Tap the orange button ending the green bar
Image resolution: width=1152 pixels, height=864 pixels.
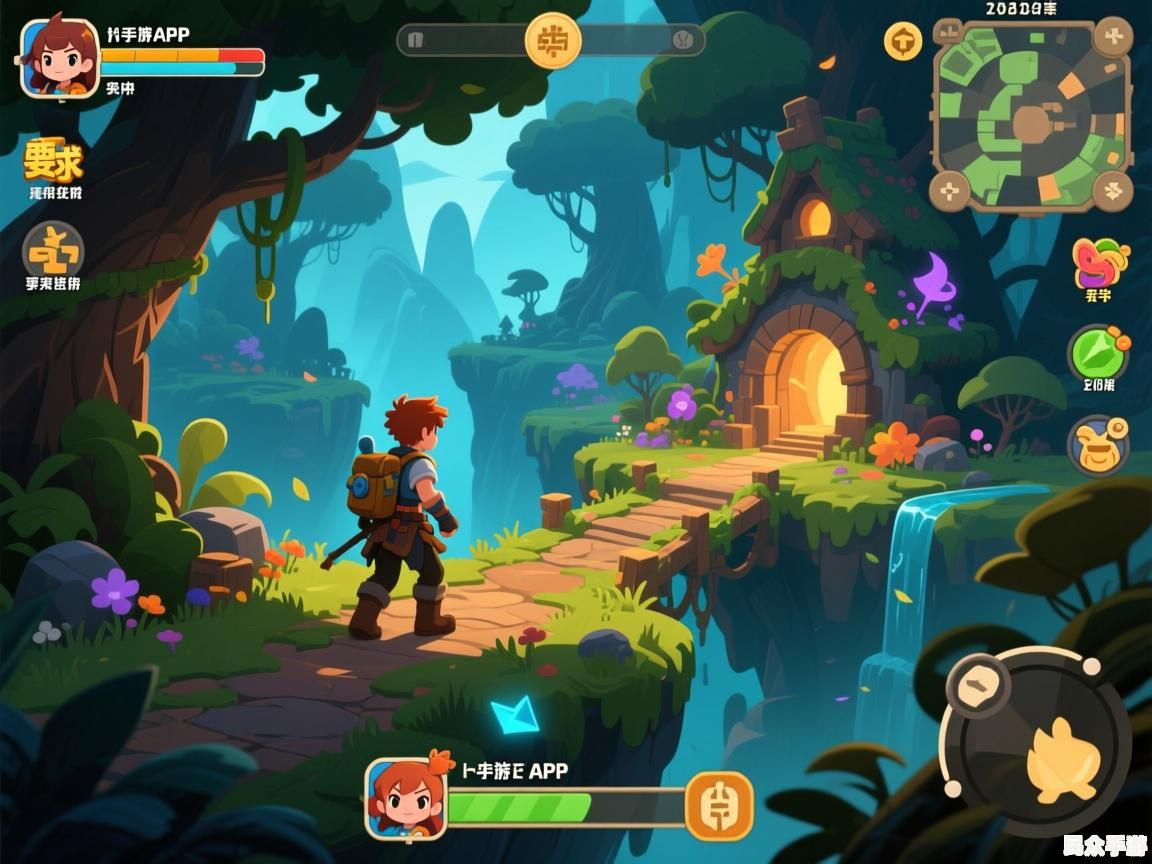pos(718,806)
